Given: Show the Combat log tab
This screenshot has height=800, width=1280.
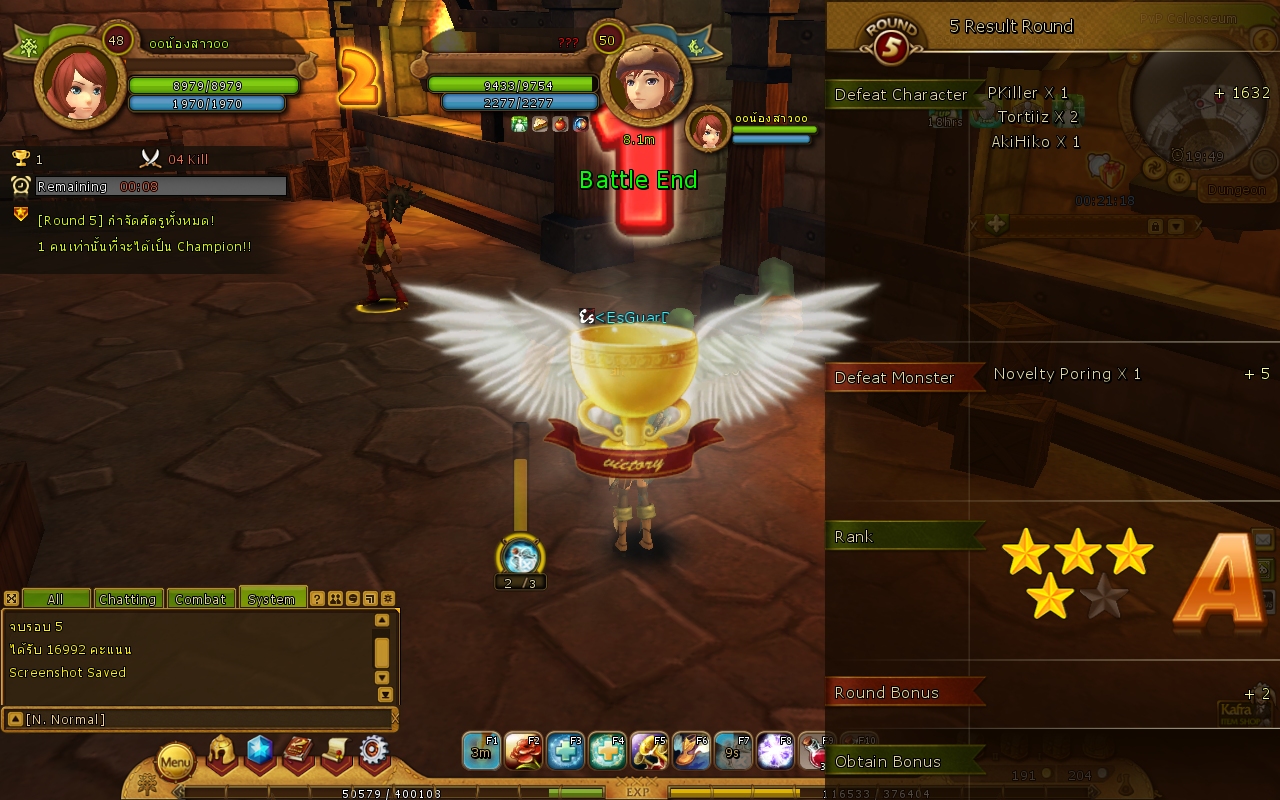Looking at the screenshot, I should [201, 599].
